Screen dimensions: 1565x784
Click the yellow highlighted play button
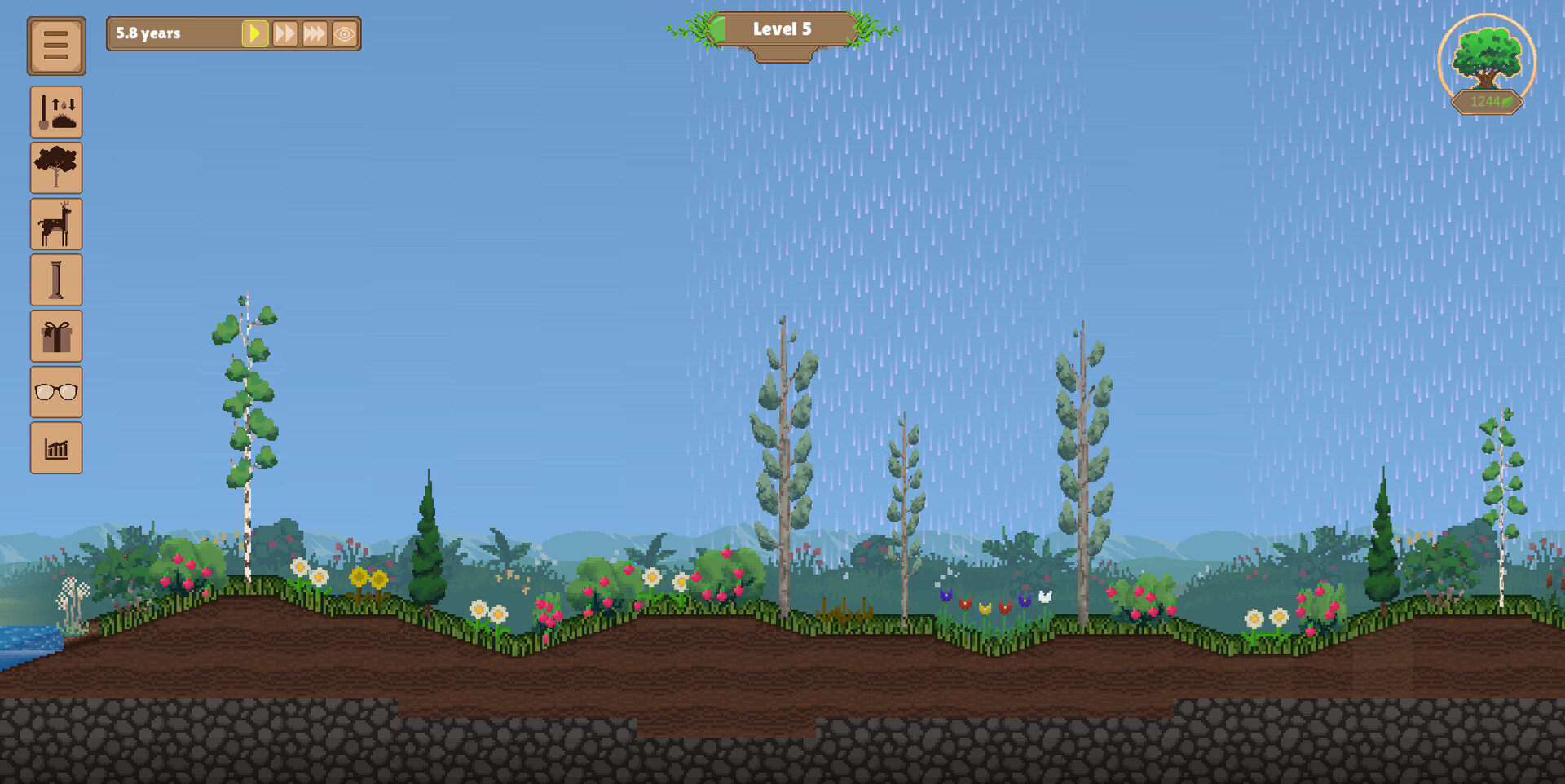click(x=255, y=33)
